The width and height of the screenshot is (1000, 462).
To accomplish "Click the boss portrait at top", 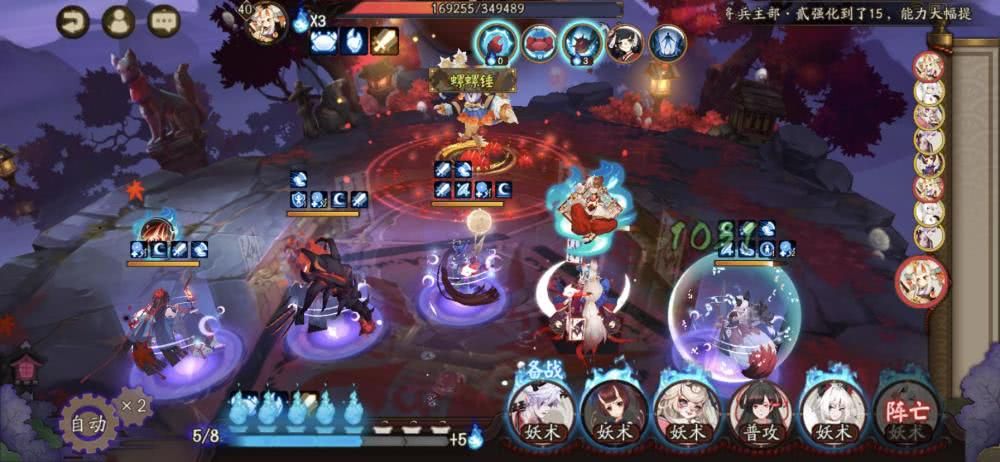I will 264,22.
